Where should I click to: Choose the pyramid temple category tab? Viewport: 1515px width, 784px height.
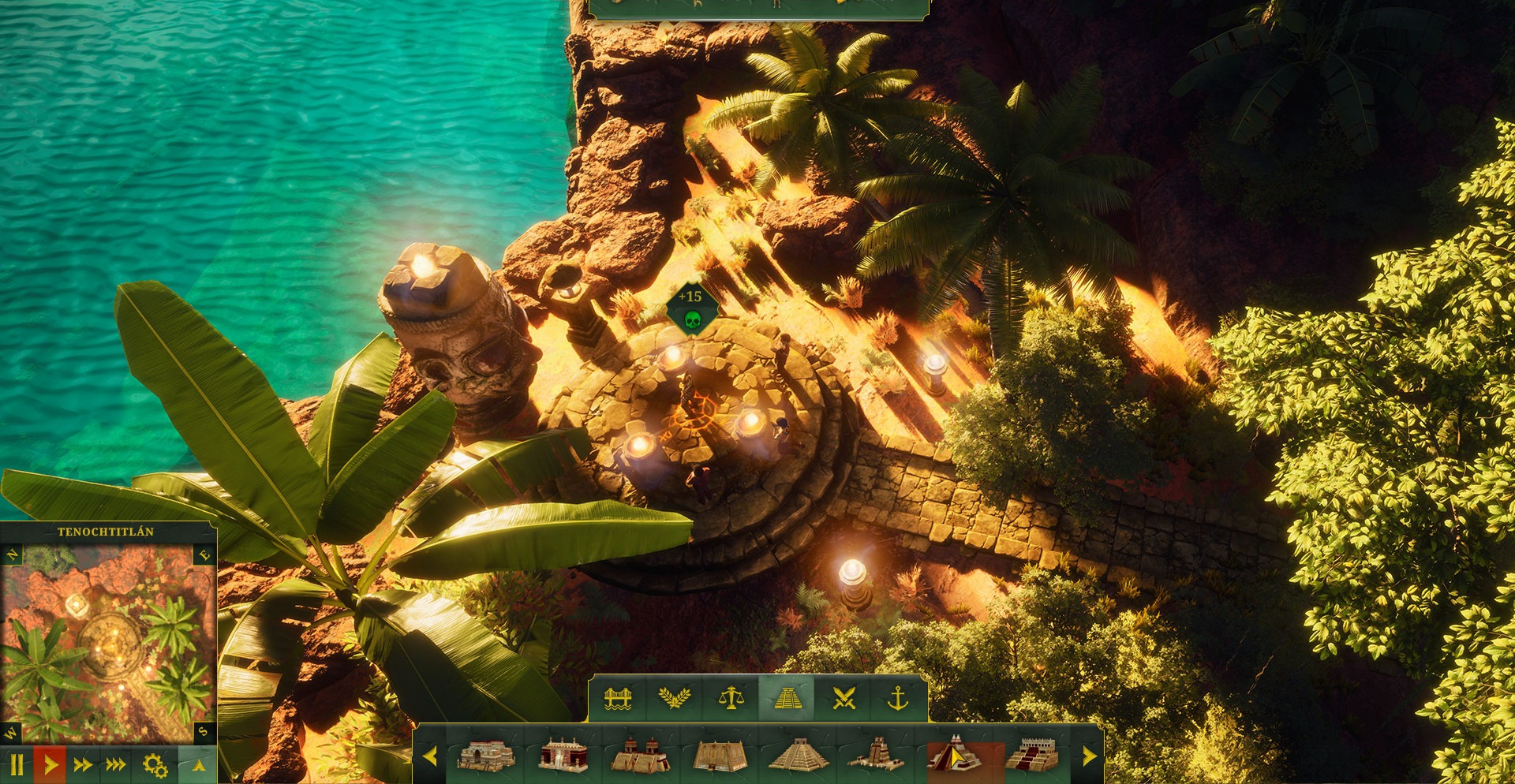tap(787, 698)
